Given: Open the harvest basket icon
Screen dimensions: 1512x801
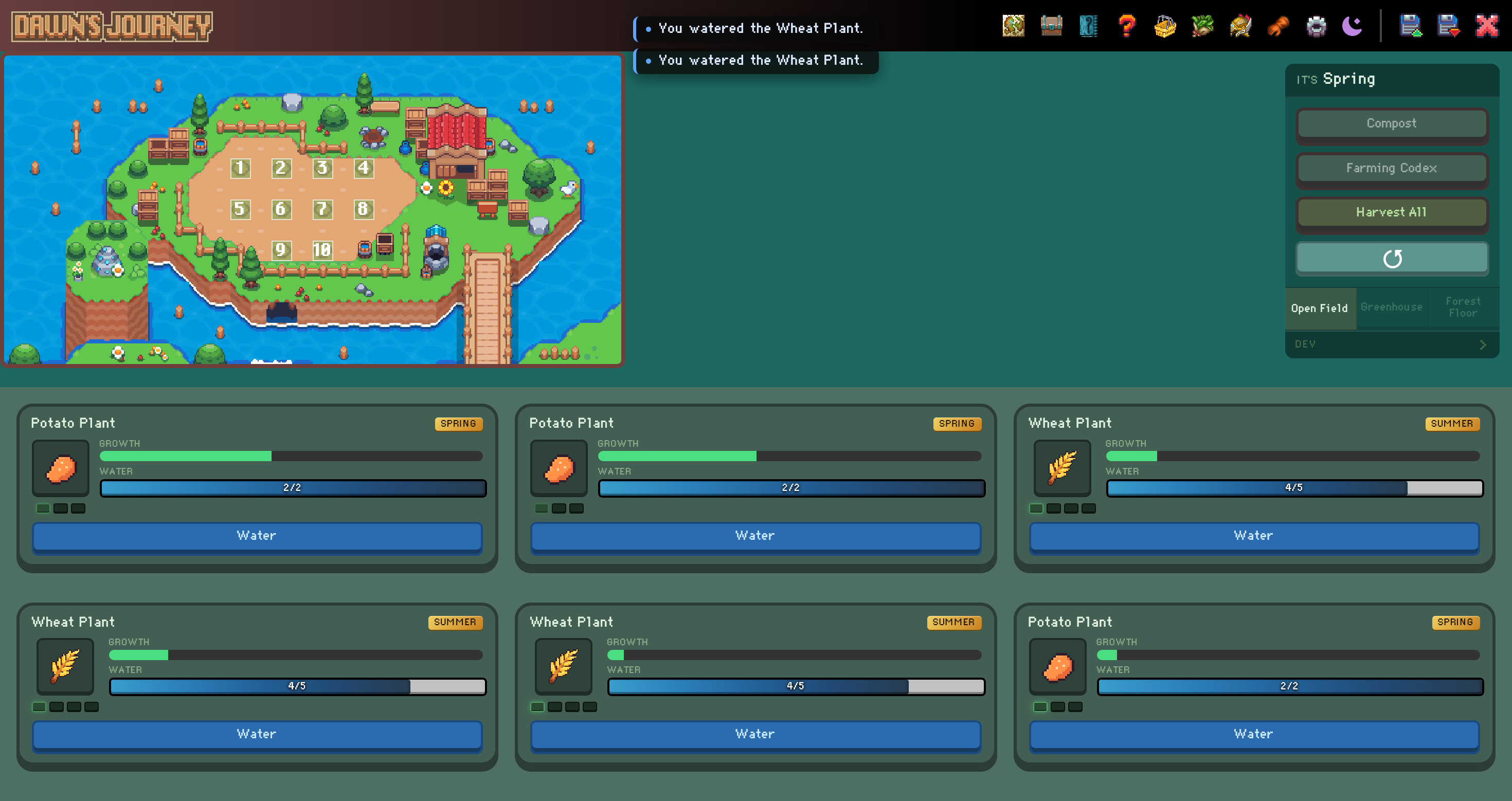Looking at the screenshot, I should [1164, 26].
